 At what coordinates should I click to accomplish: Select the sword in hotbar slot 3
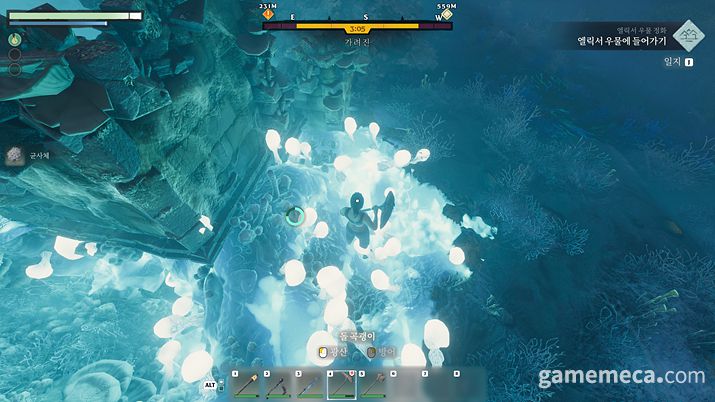[x=309, y=385]
